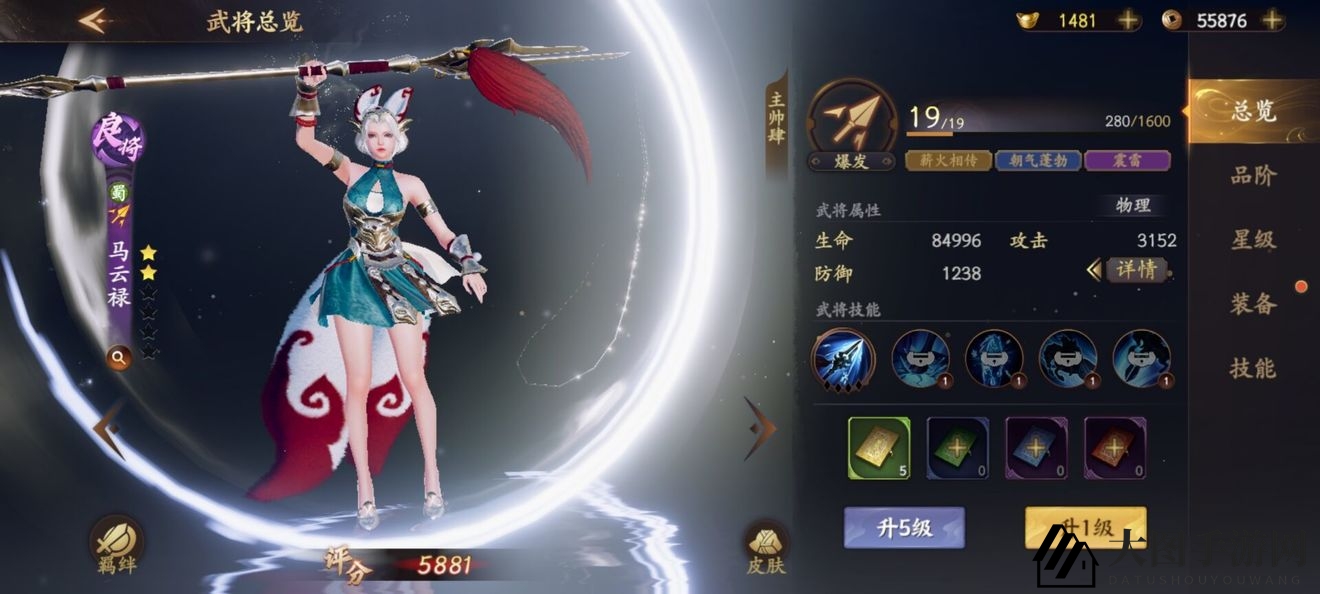Open the 技能 skills tab

coord(1253,368)
